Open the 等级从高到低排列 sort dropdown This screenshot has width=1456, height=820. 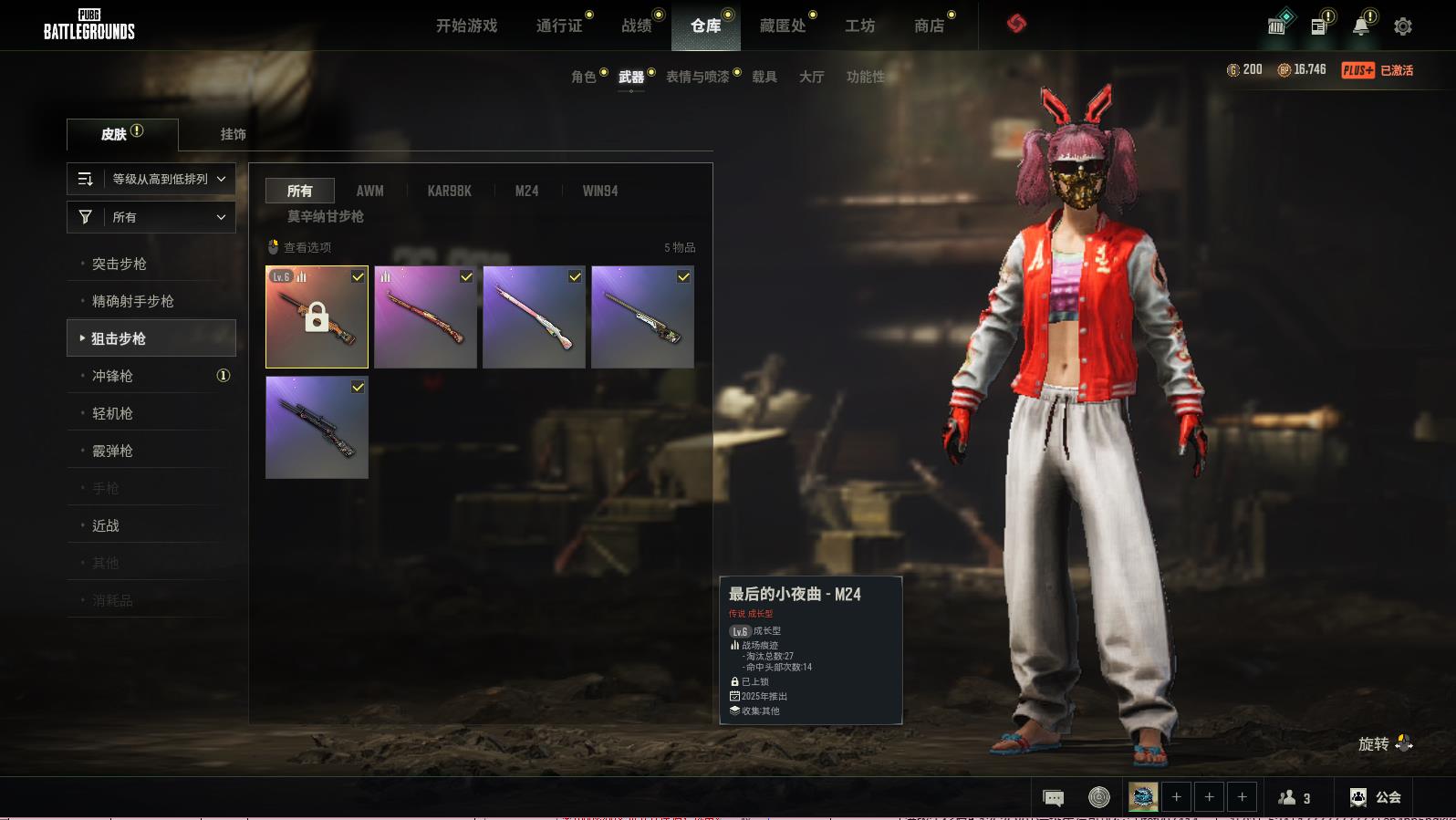click(151, 179)
